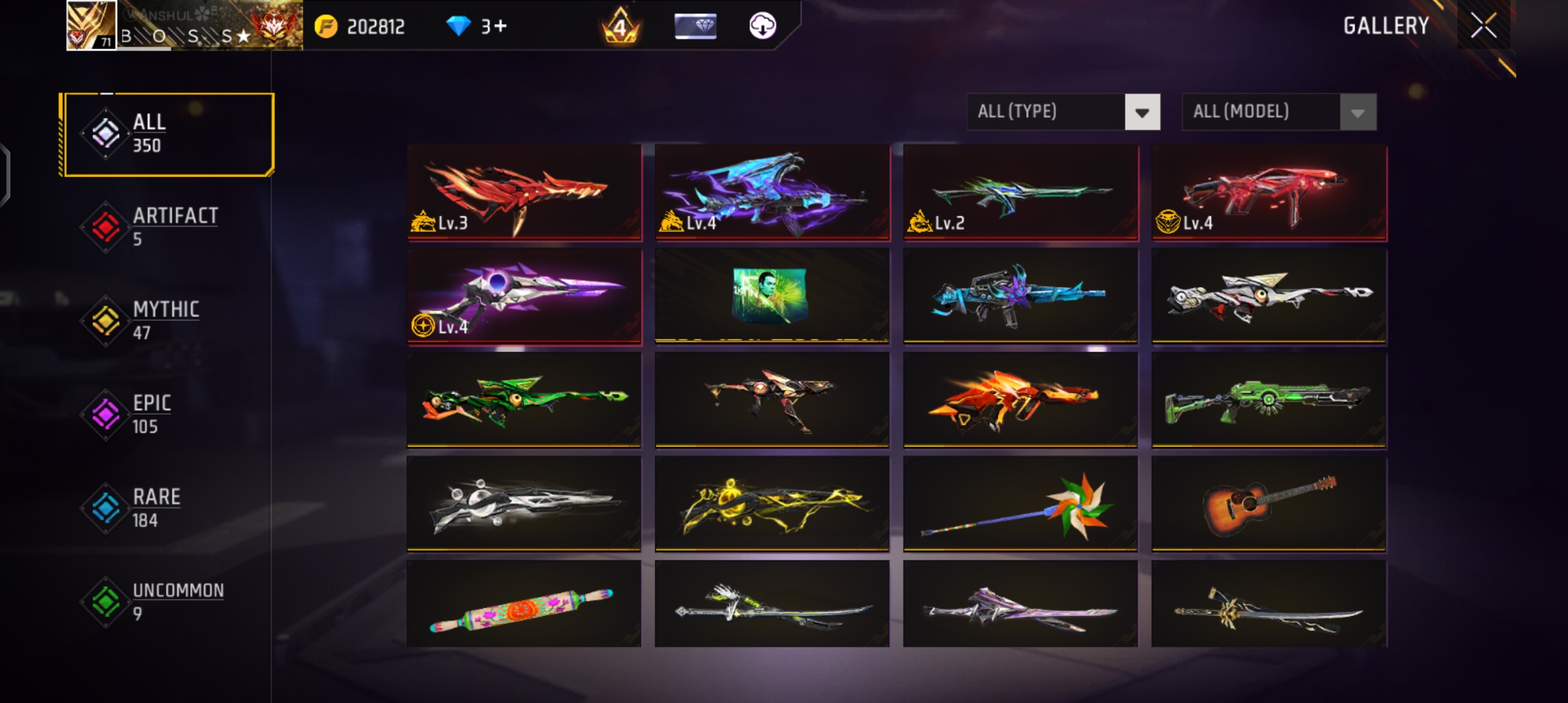Viewport: 1568px width, 703px height.
Task: Choose the blue dragon Lv.4 rifle skin
Action: pyautogui.click(x=772, y=193)
